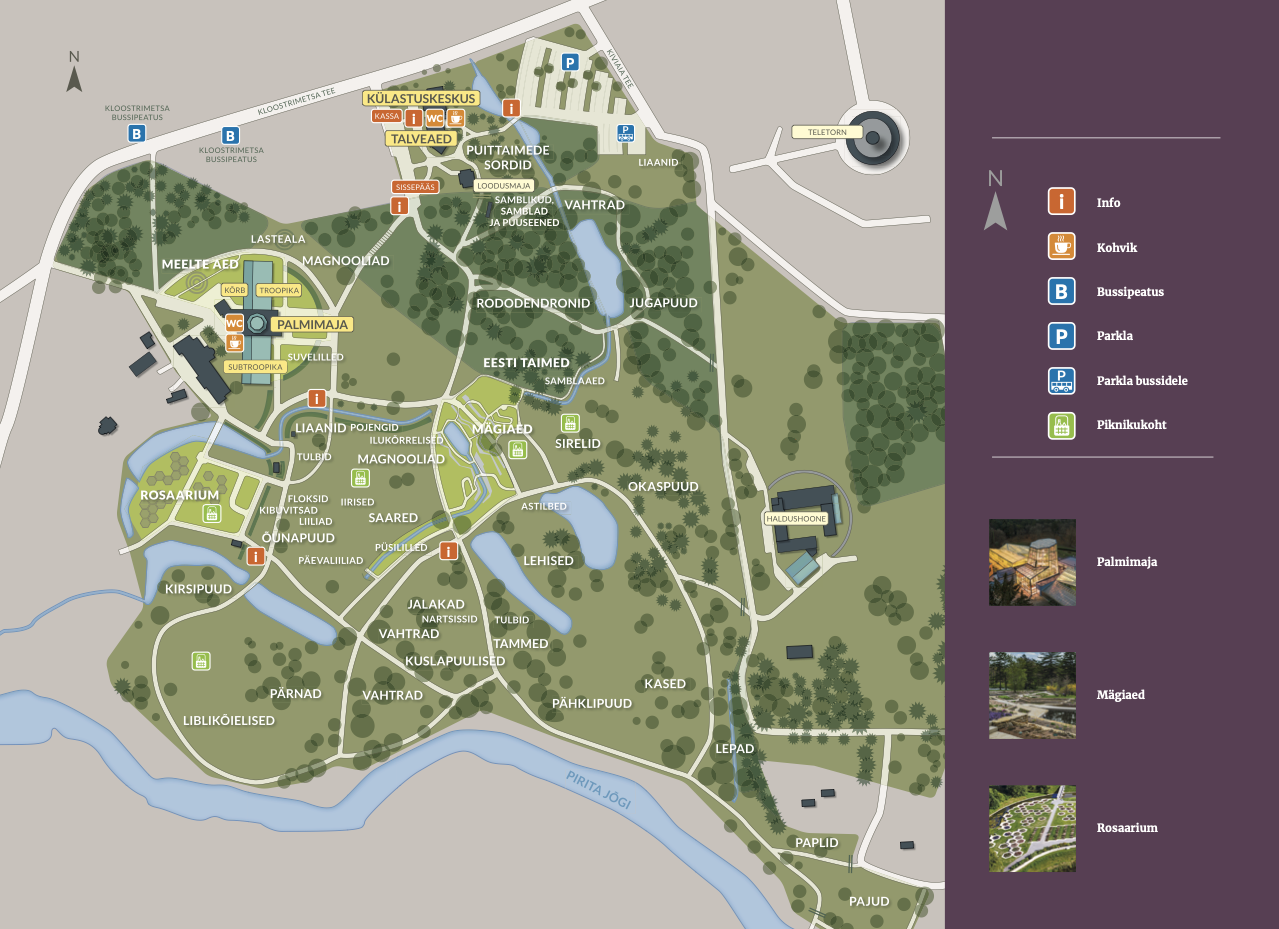Select the orange Sissepääs marker
This screenshot has width=1279, height=929.
pyautogui.click(x=415, y=186)
